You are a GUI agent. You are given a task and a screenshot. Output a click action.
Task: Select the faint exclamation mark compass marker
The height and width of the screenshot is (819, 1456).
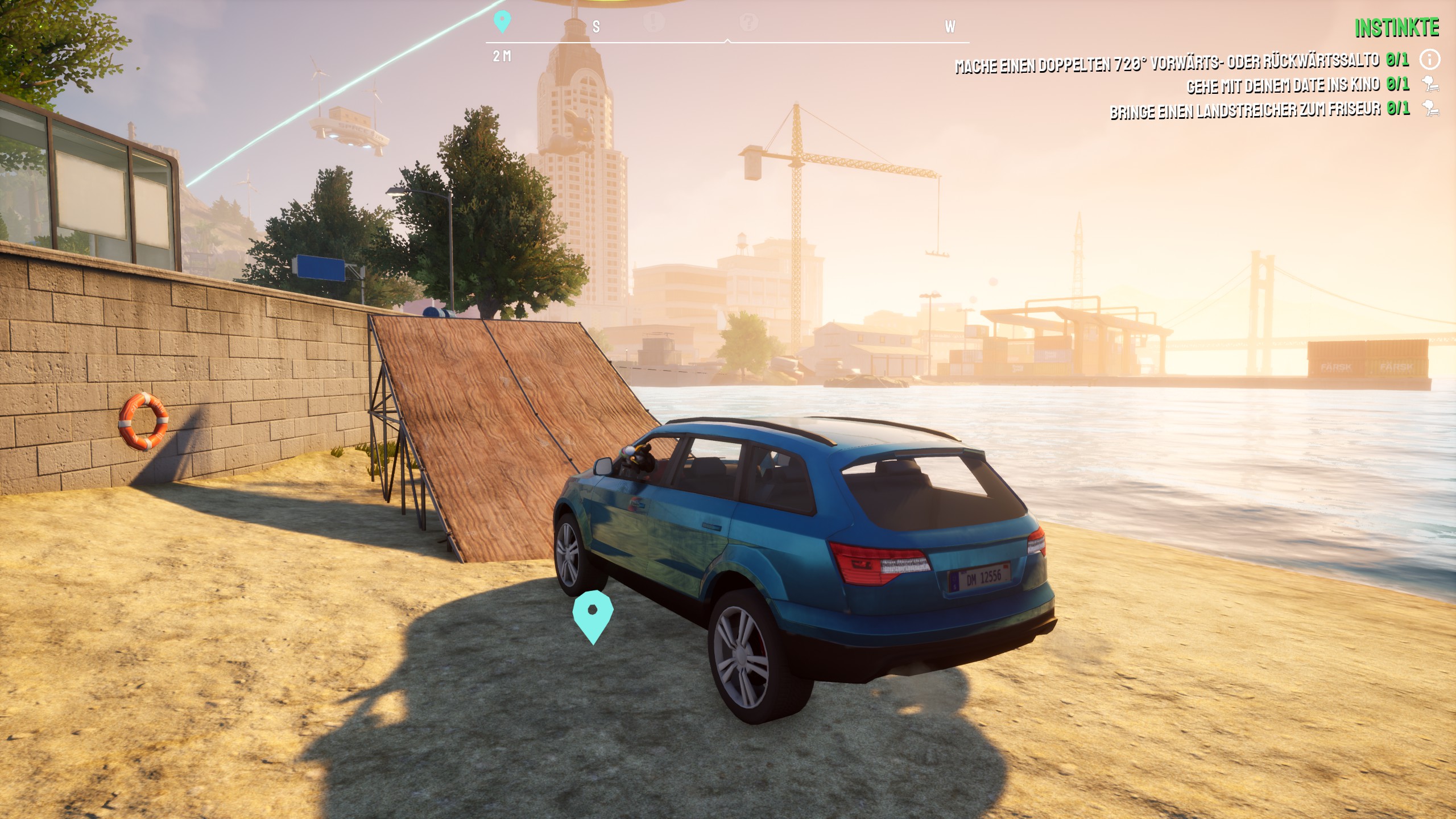(655, 22)
